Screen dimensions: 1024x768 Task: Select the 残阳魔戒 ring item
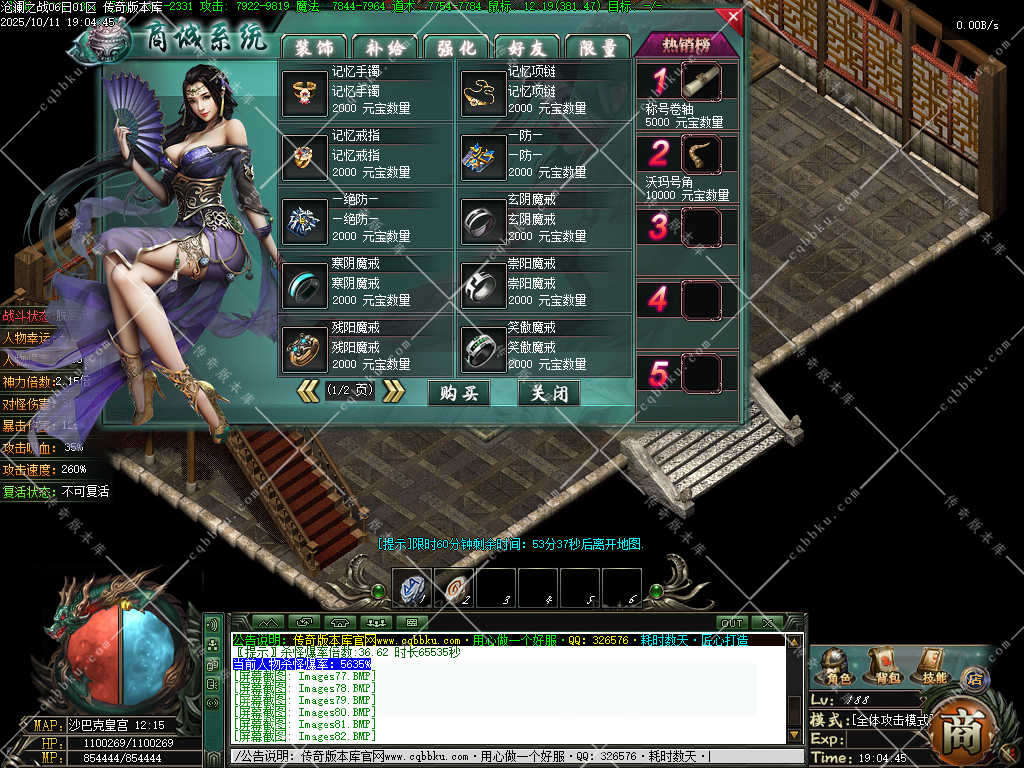301,347
